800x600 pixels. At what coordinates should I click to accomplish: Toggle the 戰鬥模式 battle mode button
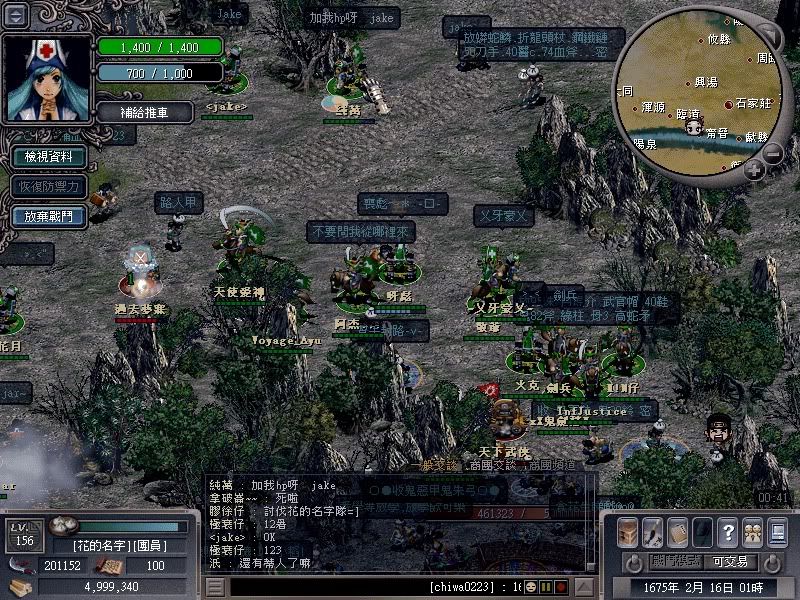[673, 562]
